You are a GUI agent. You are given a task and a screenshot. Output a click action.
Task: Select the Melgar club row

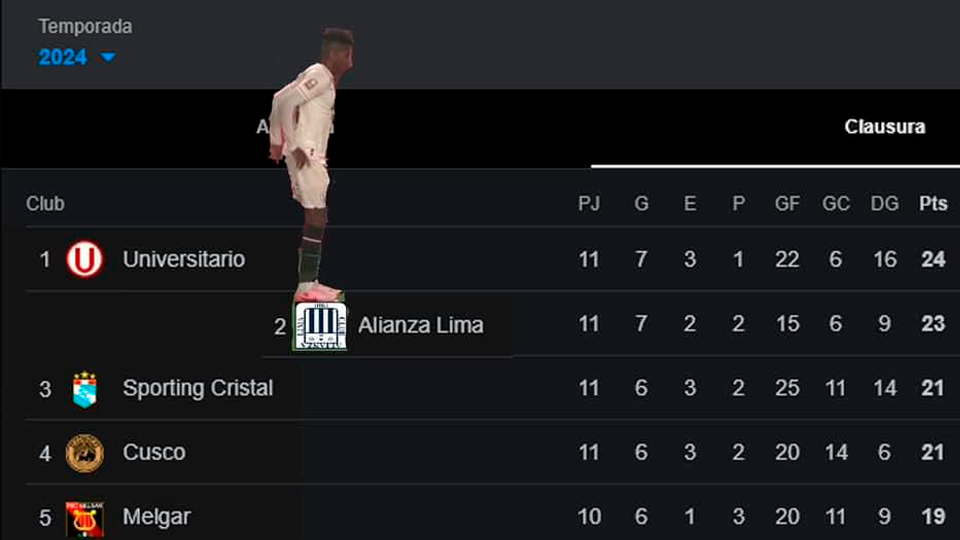tap(156, 517)
